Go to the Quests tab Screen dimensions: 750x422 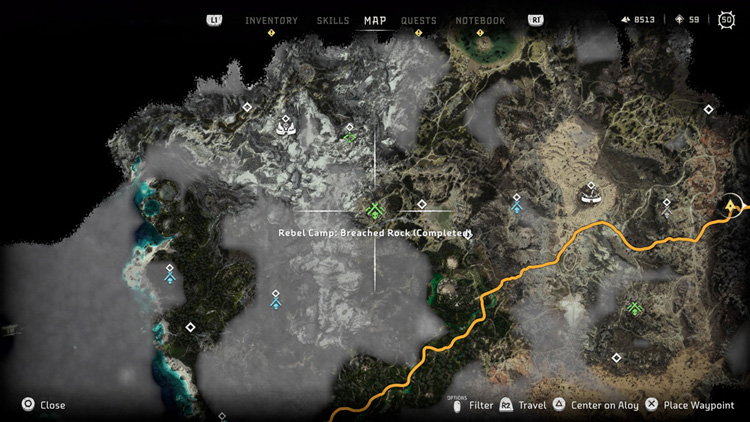[x=419, y=20]
